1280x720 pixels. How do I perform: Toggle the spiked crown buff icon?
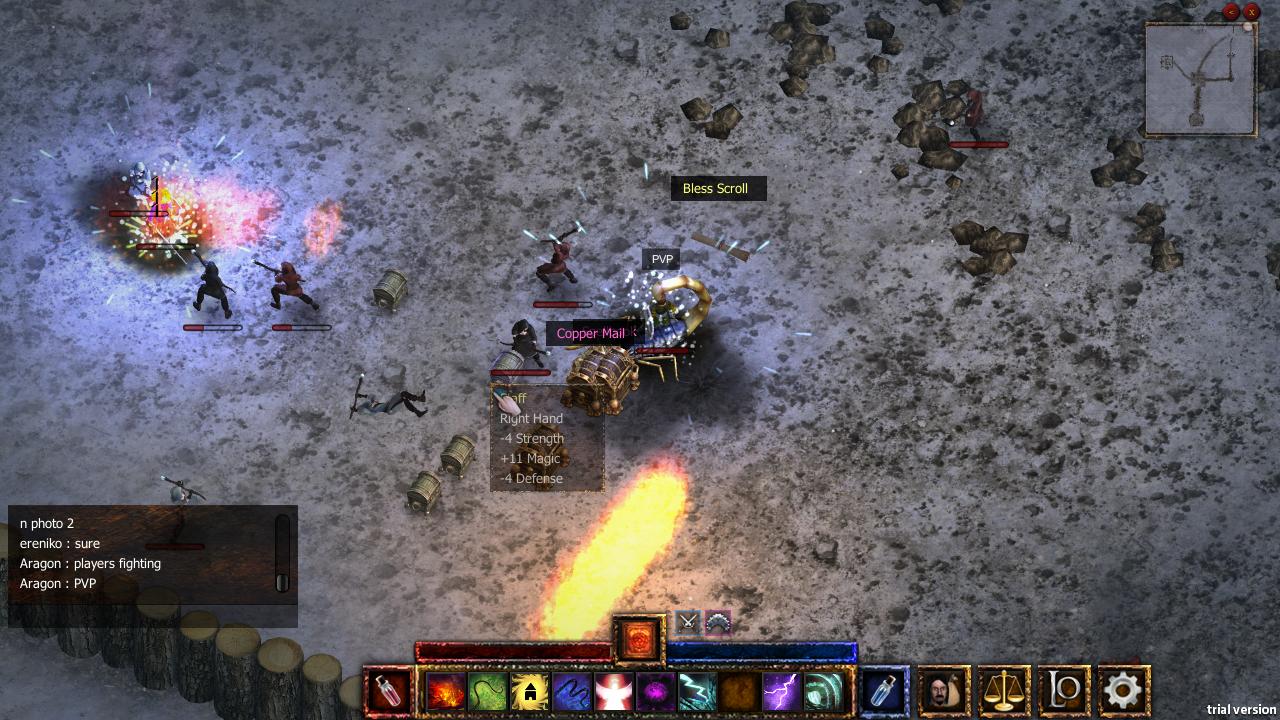point(717,622)
